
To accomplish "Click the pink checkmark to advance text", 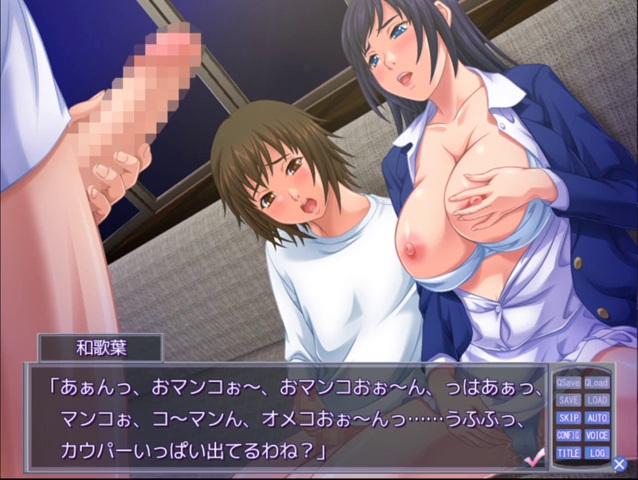I will [534, 458].
